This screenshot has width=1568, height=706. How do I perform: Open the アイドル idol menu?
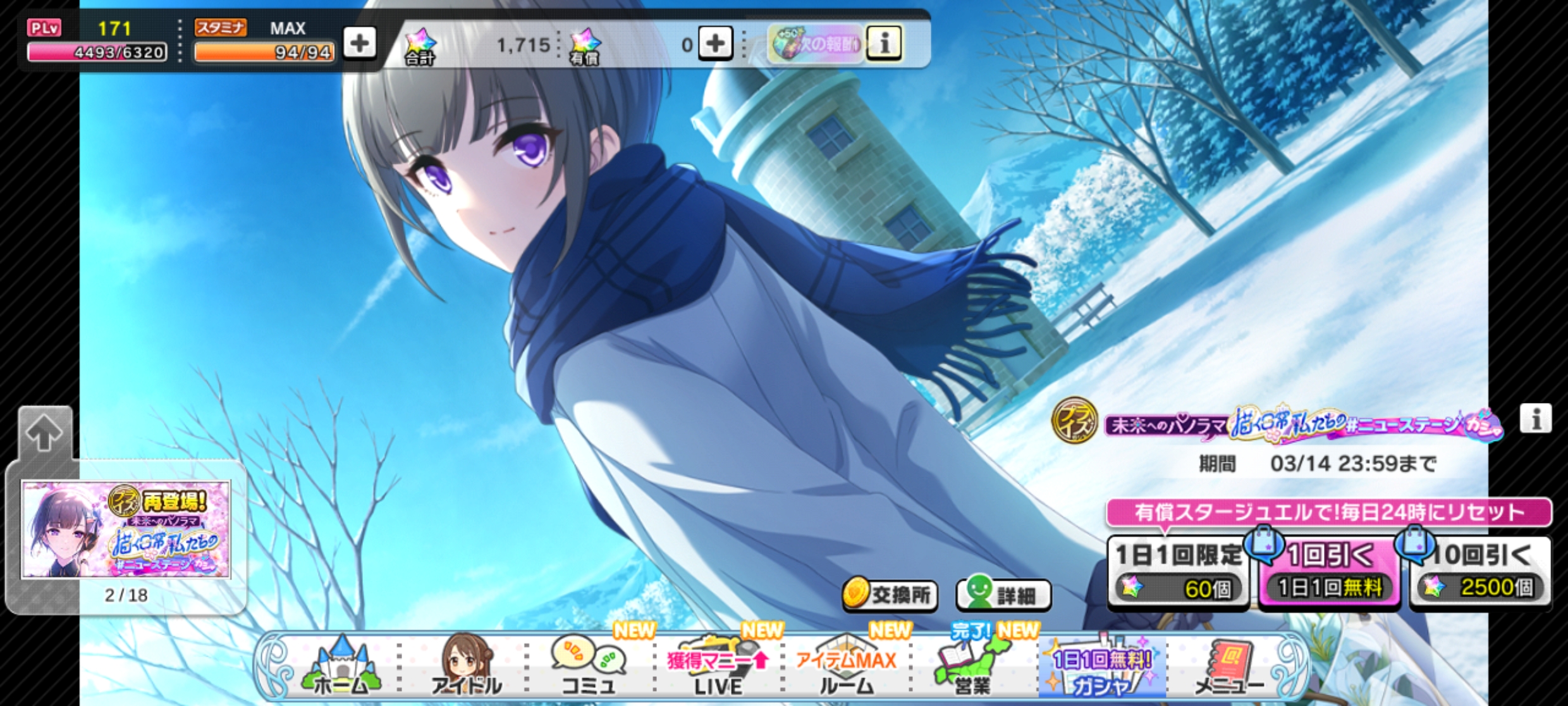pos(466,668)
